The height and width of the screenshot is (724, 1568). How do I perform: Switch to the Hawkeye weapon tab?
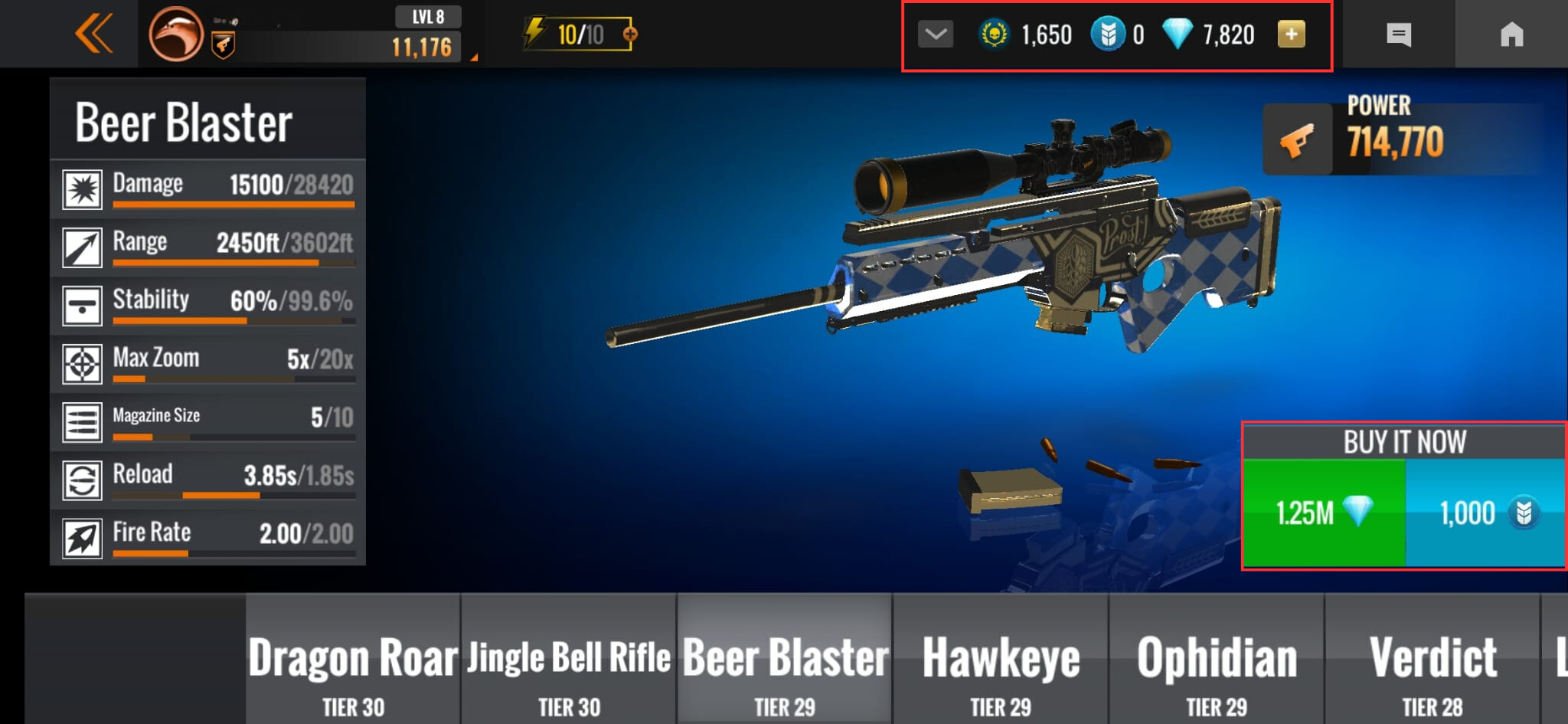[x=1001, y=657]
